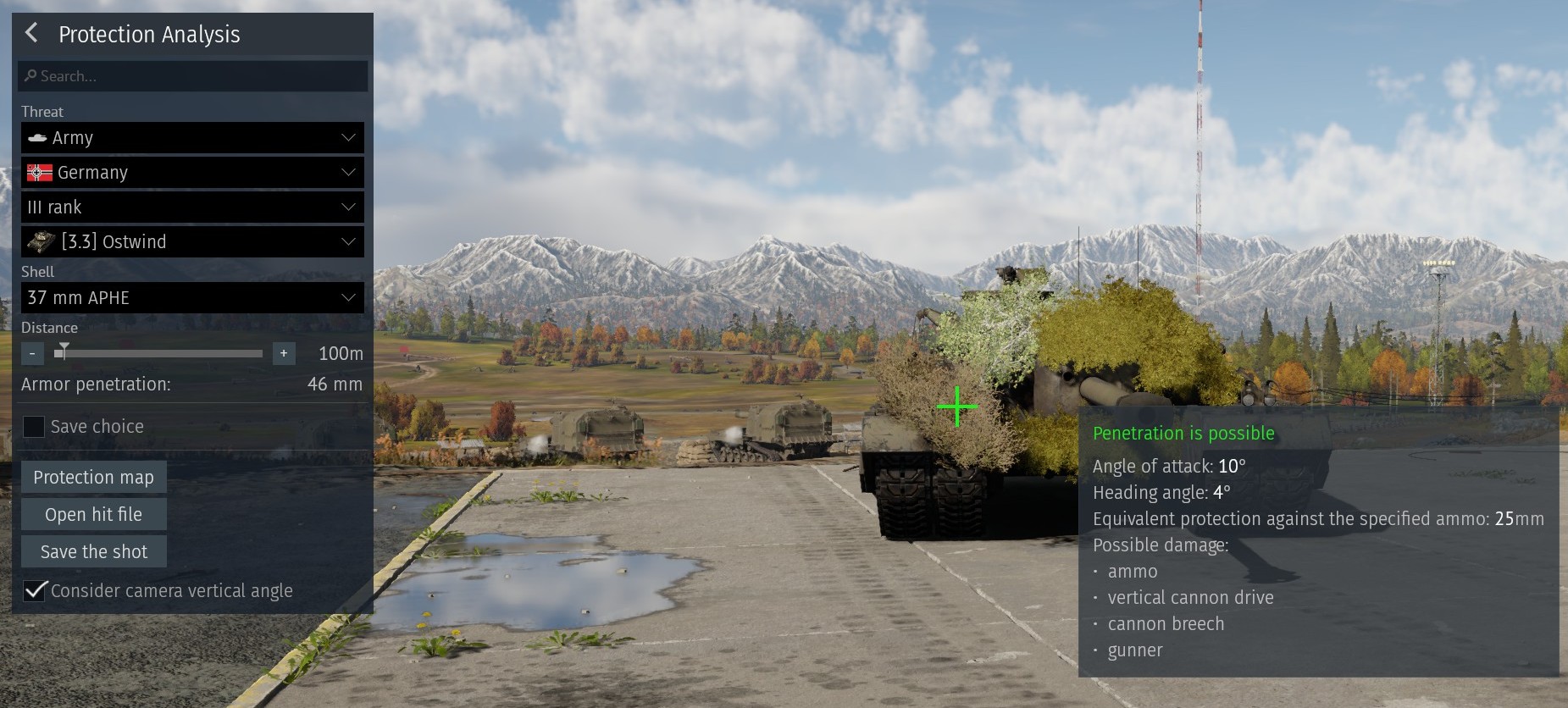Image resolution: width=1568 pixels, height=708 pixels.
Task: Open the Army threat type dropdown
Action: pos(192,138)
